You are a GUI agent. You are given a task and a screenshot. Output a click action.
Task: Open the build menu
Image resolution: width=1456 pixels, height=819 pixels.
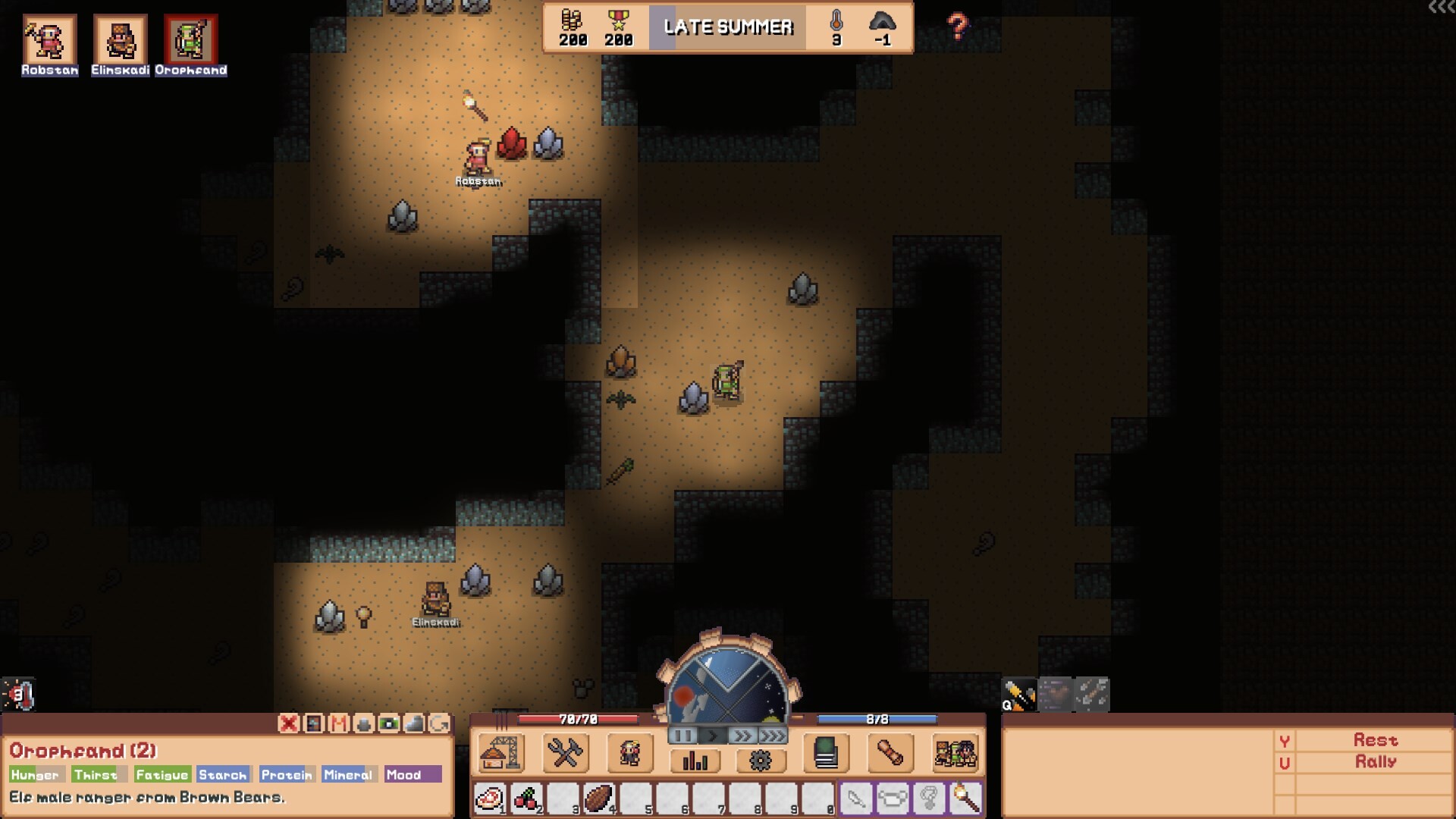coord(500,754)
